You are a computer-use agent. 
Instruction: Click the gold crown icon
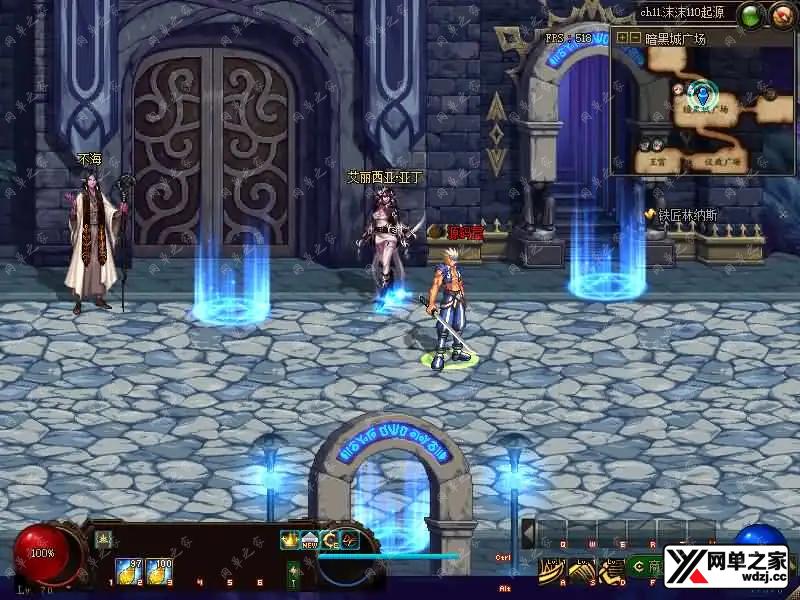click(x=290, y=540)
